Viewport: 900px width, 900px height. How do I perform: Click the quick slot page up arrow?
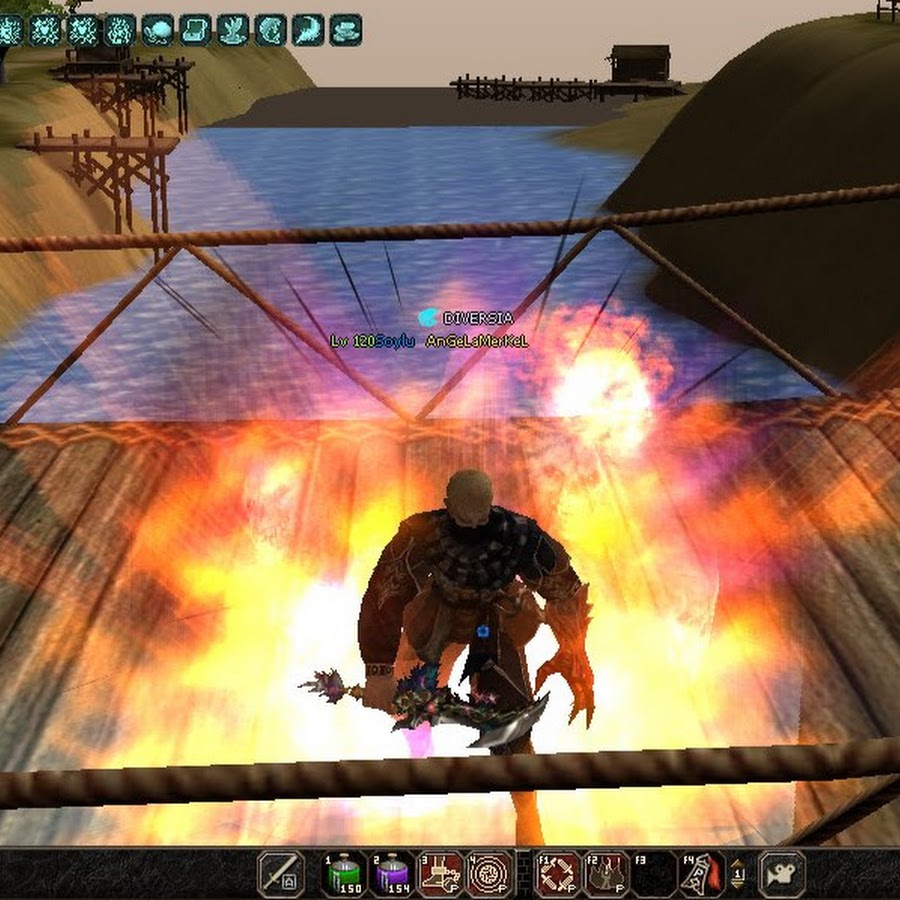739,865
